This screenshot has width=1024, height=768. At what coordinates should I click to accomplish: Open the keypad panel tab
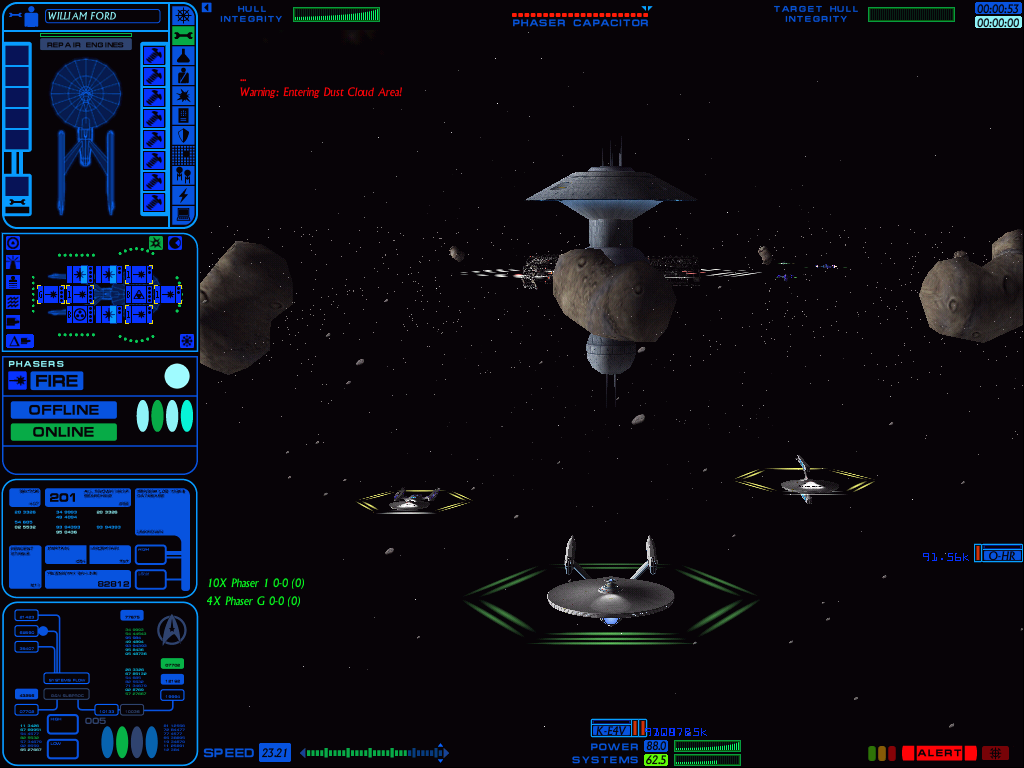click(x=183, y=116)
